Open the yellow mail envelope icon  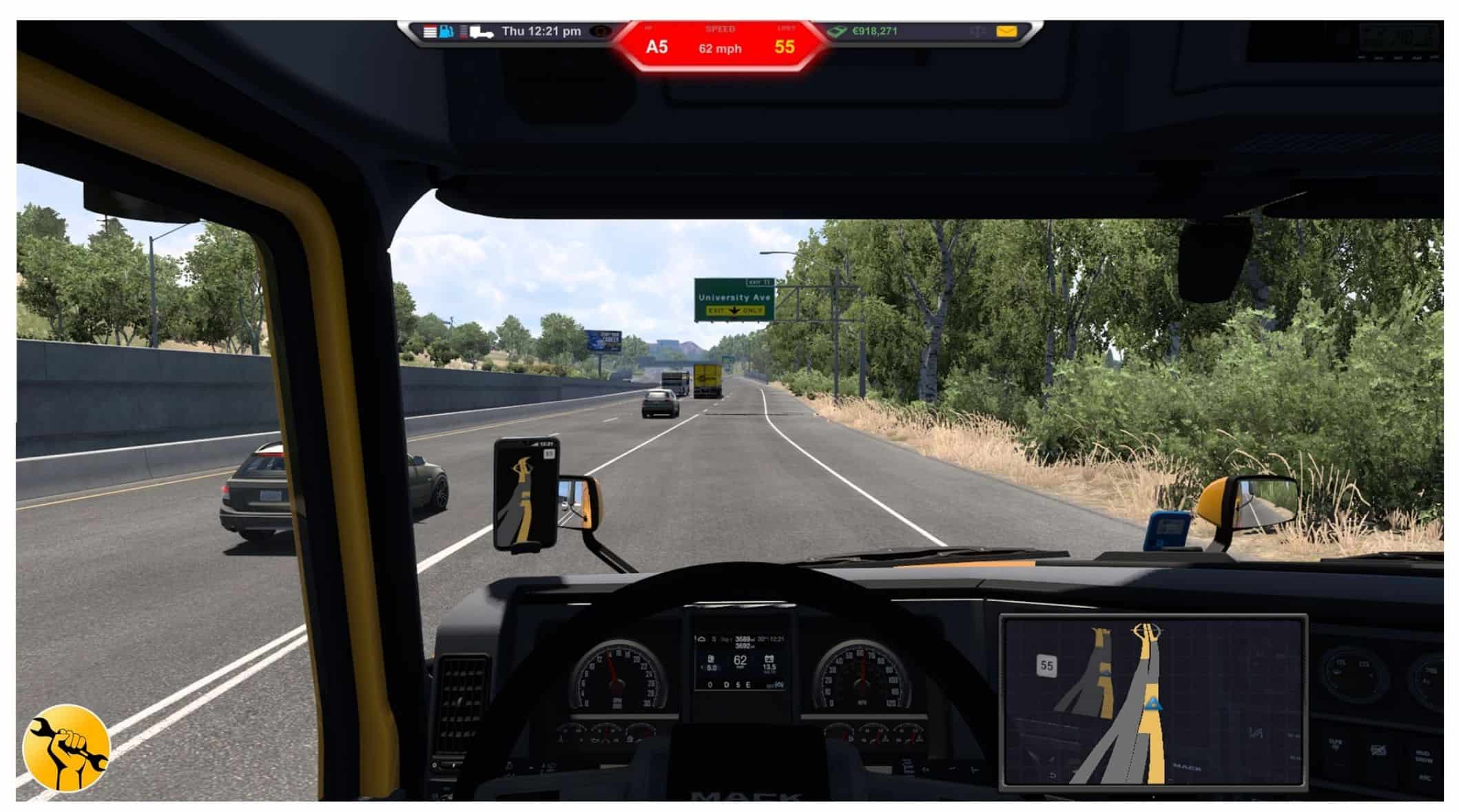1006,32
